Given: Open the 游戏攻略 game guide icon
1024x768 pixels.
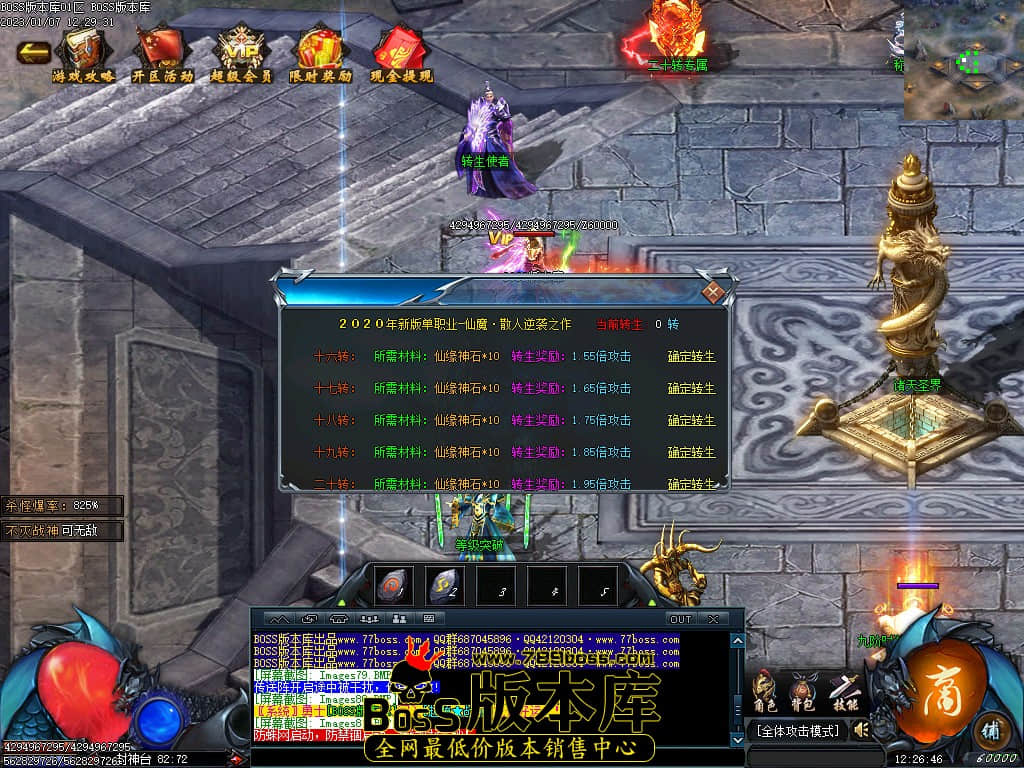Looking at the screenshot, I should coord(84,53).
